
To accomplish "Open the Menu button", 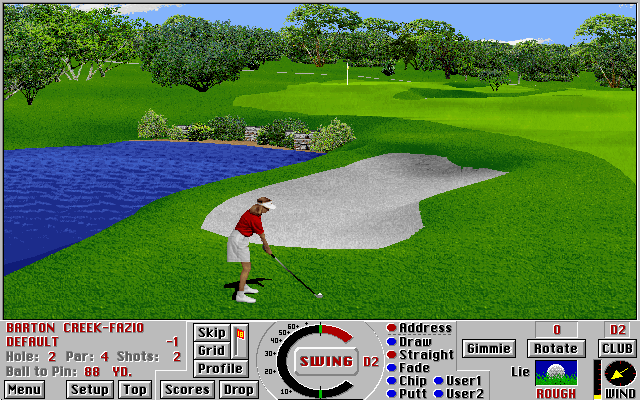I will click(24, 389).
